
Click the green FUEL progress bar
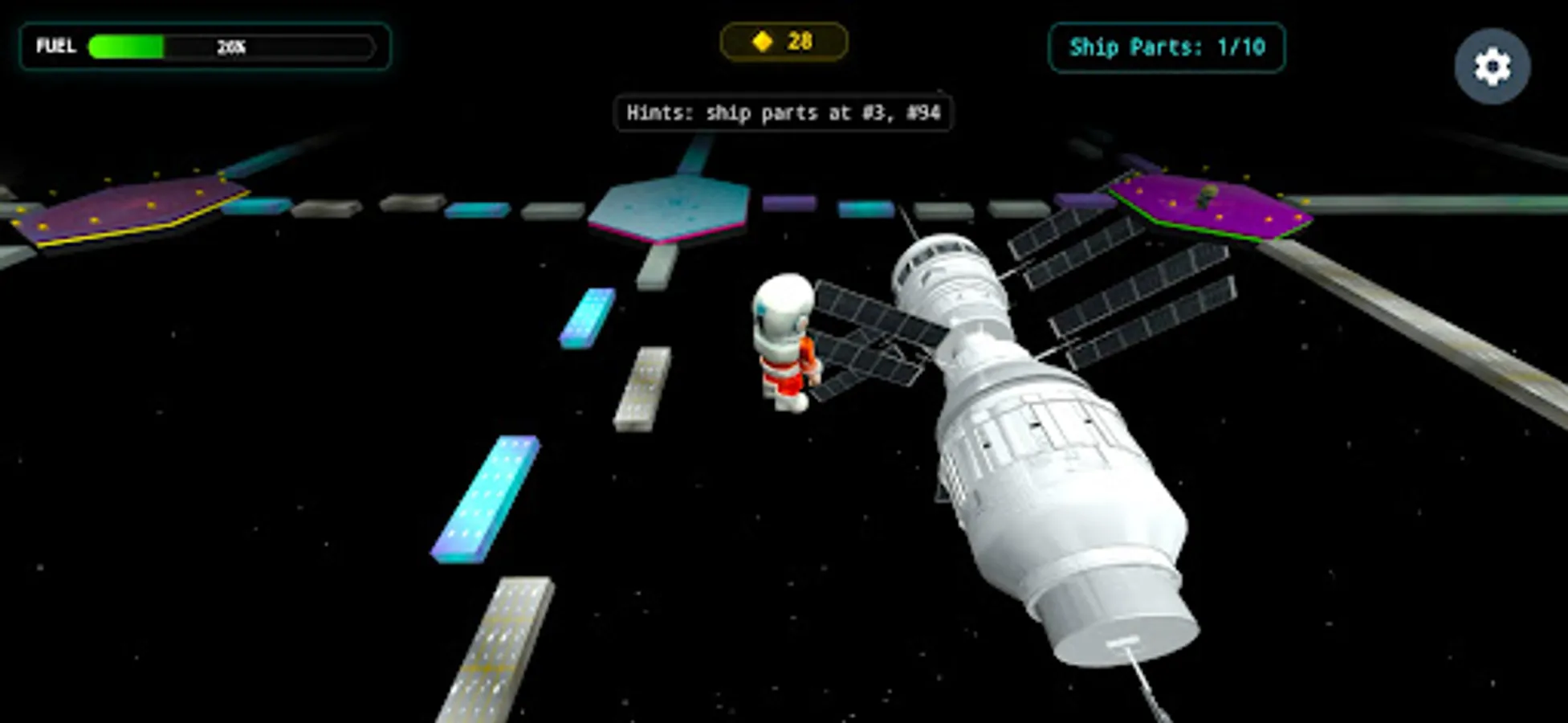(128, 46)
